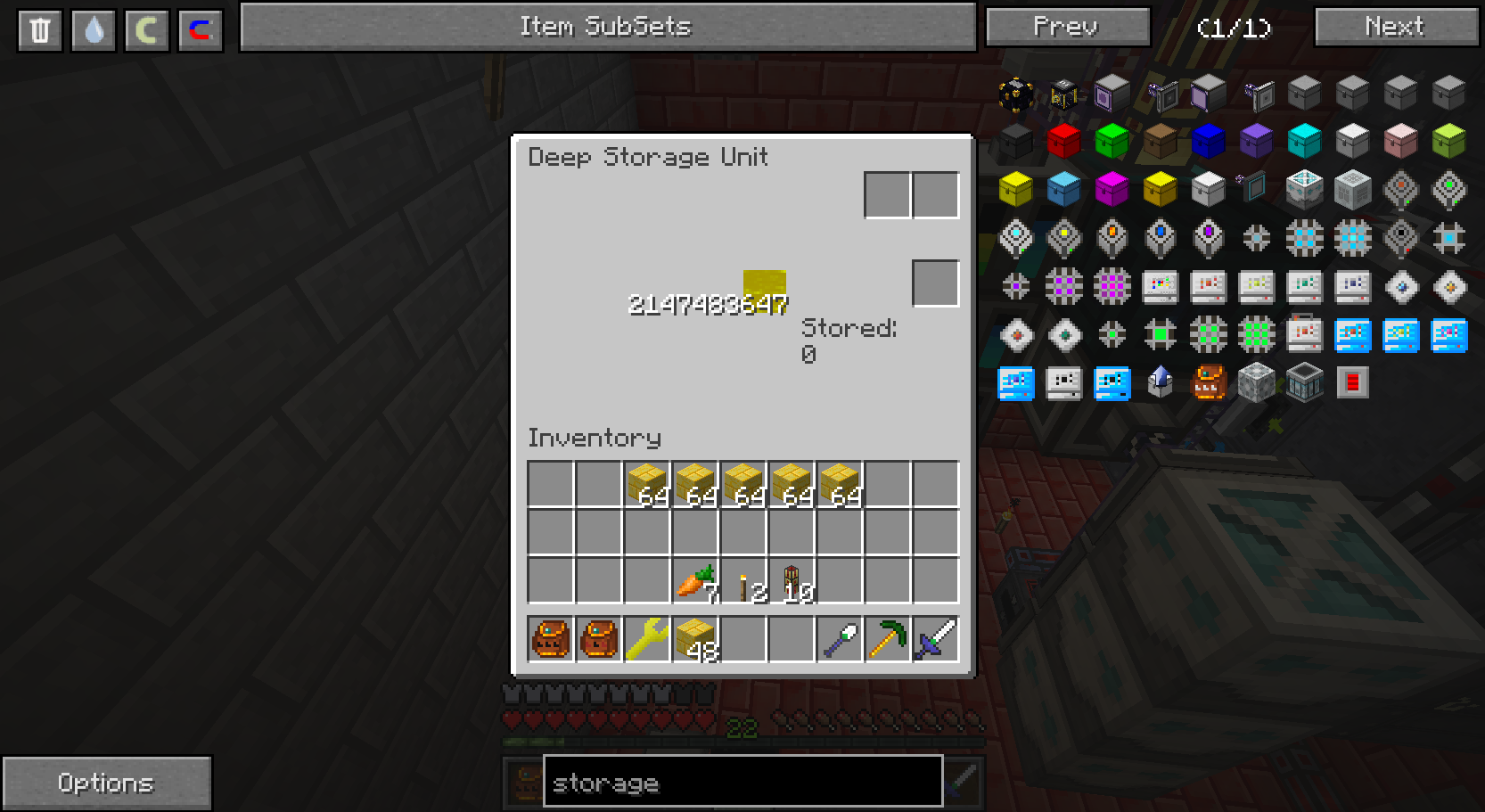This screenshot has height=812, width=1485.
Task: Toggle rain with the water drop button
Action: (94, 30)
